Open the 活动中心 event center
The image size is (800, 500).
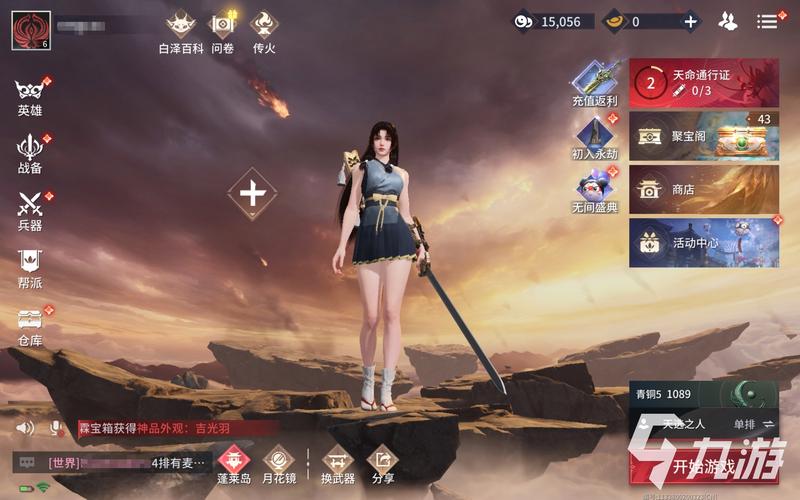click(x=703, y=242)
